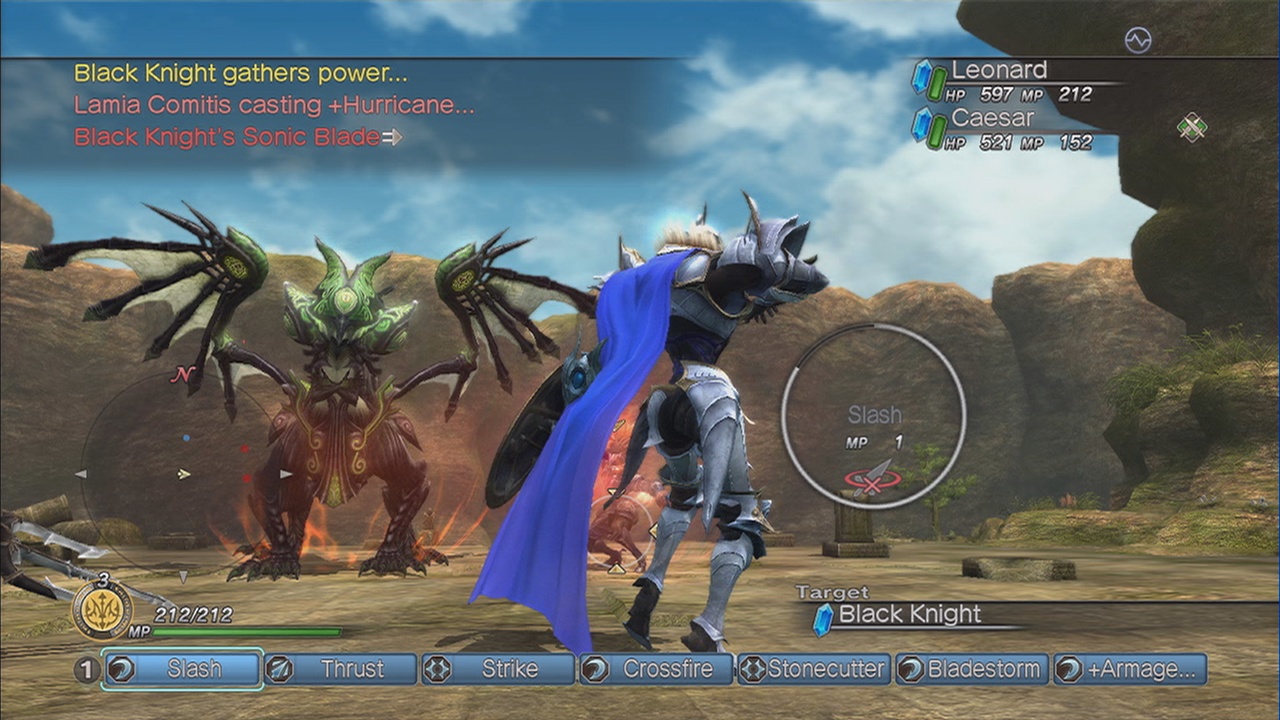This screenshot has width=1280, height=720.
Task: Click Leonard's green HP gem
Action: (936, 83)
